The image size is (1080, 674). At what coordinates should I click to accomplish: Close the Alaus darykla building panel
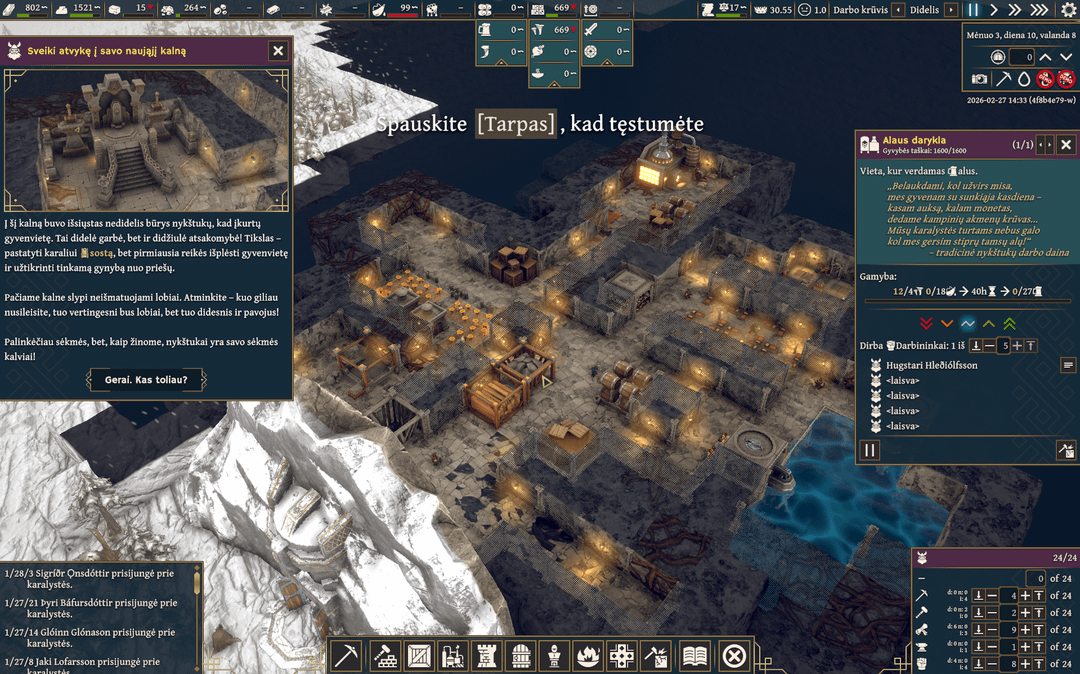(x=1066, y=145)
